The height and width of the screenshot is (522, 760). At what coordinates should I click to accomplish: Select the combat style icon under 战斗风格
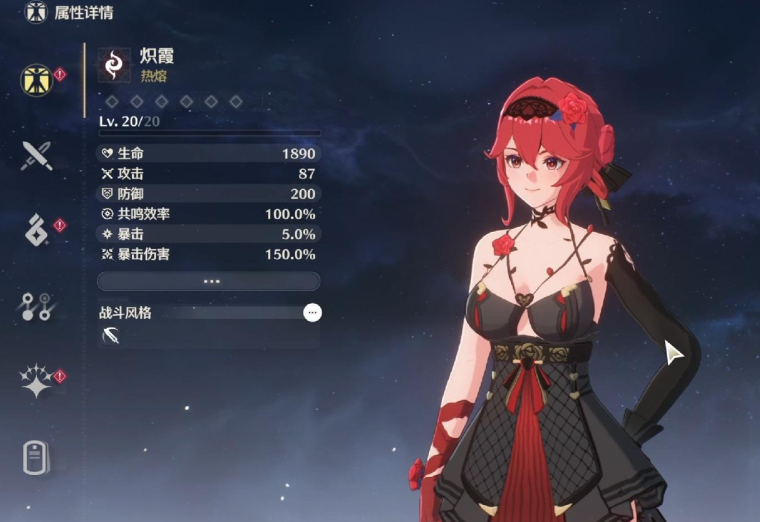(x=110, y=337)
